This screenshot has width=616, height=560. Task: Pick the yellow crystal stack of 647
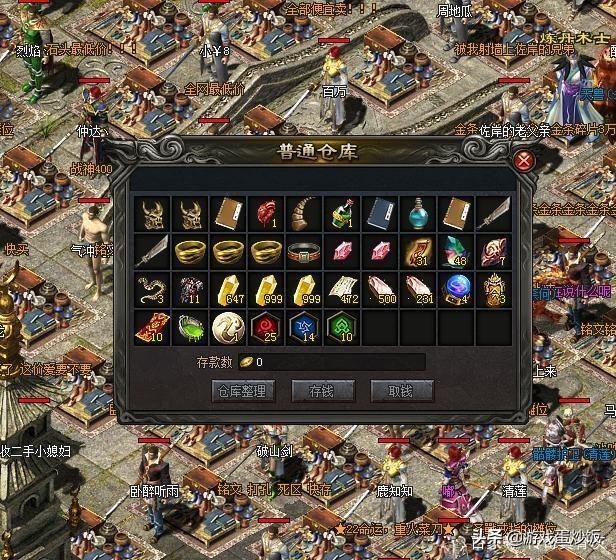(228, 288)
